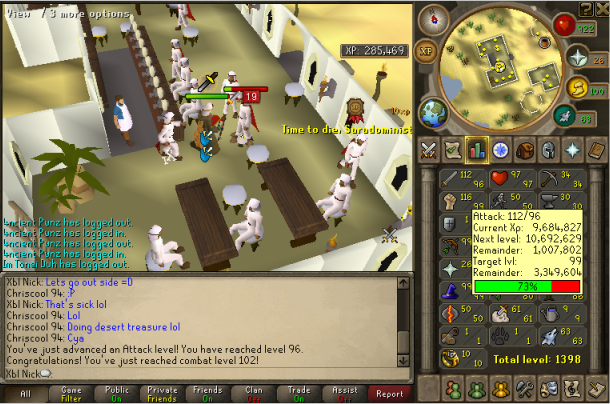The height and width of the screenshot is (404, 610).
Task: Open the backpack inventory tab
Action: [x=523, y=150]
